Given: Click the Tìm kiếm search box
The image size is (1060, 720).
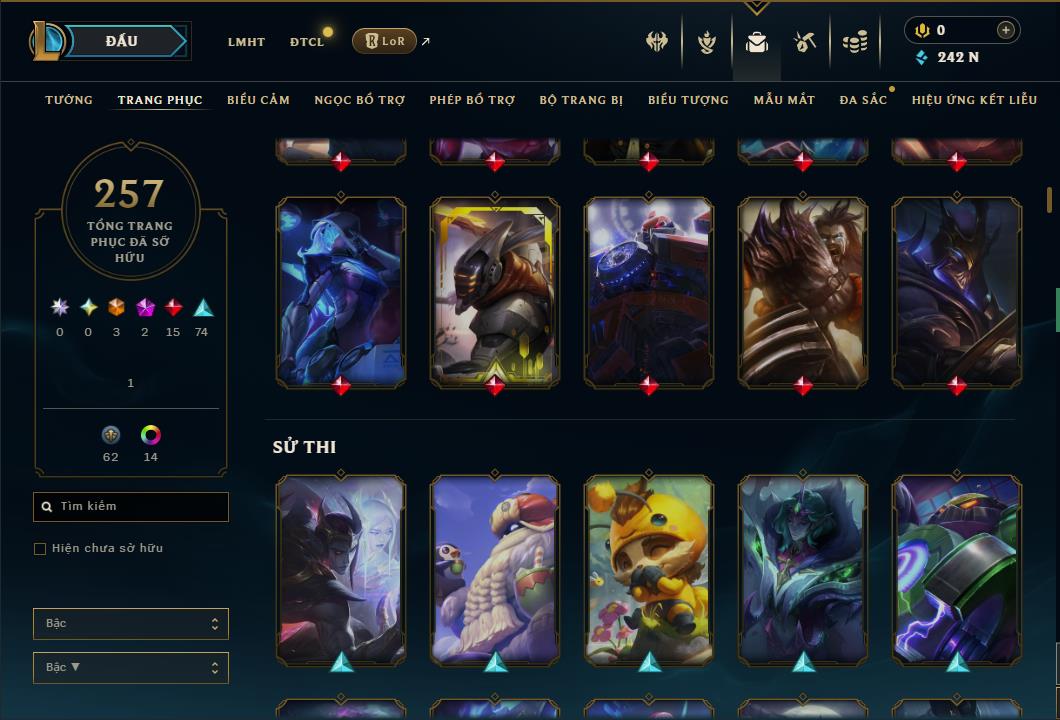Looking at the screenshot, I should pyautogui.click(x=131, y=507).
